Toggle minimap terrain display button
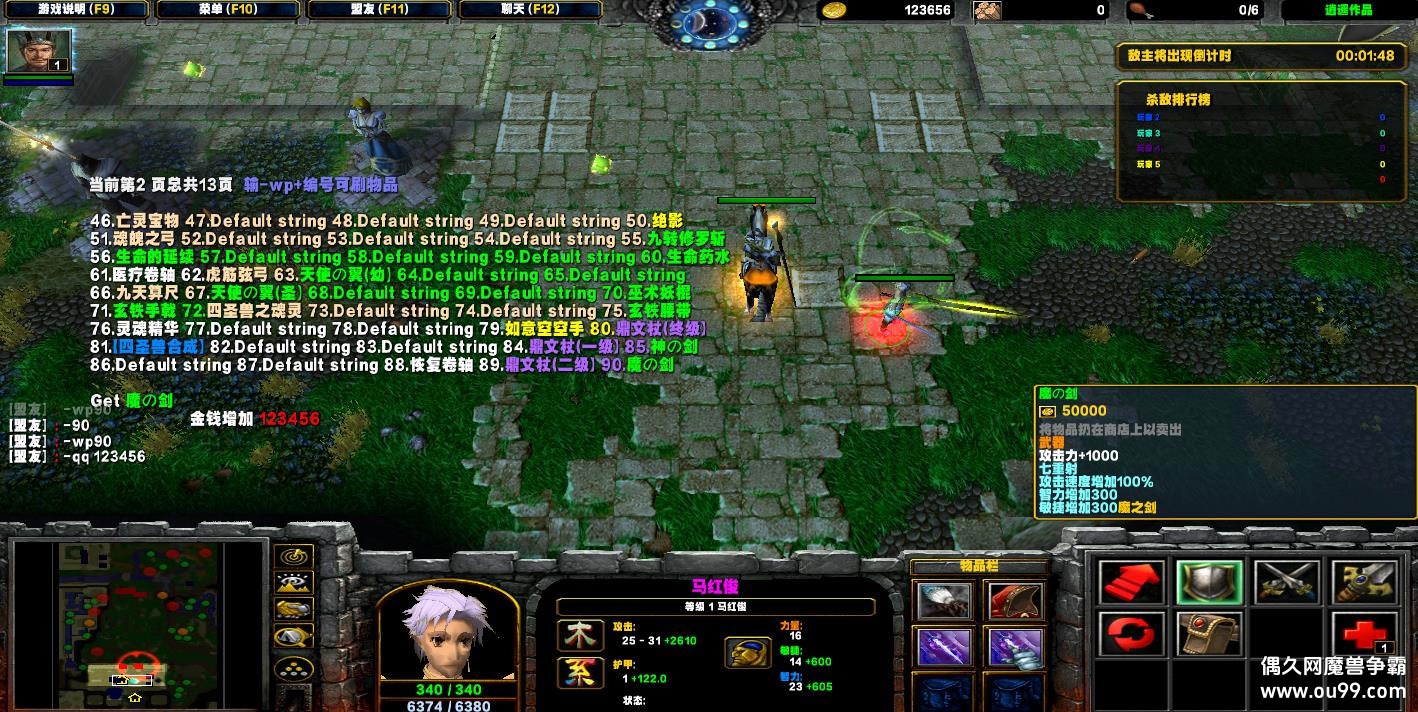This screenshot has width=1418, height=712. (x=293, y=583)
